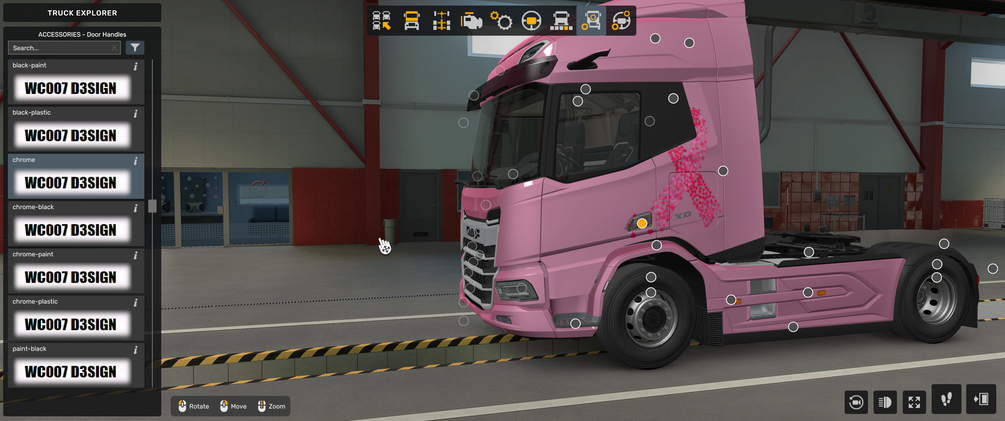
Task: Open the truck selection icon with arrow
Action: (381, 20)
